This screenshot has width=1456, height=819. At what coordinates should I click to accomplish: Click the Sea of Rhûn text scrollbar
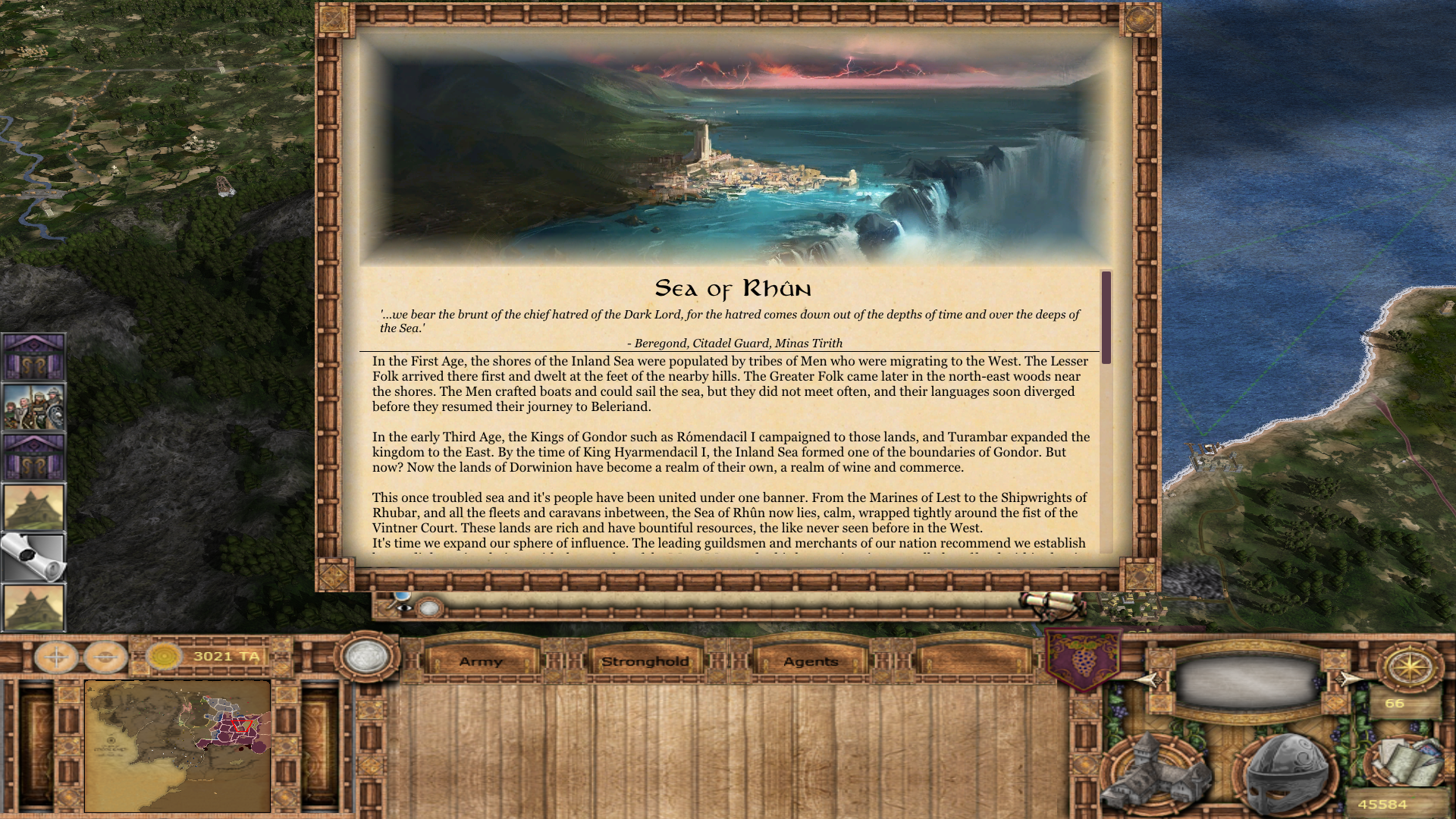point(1106,318)
